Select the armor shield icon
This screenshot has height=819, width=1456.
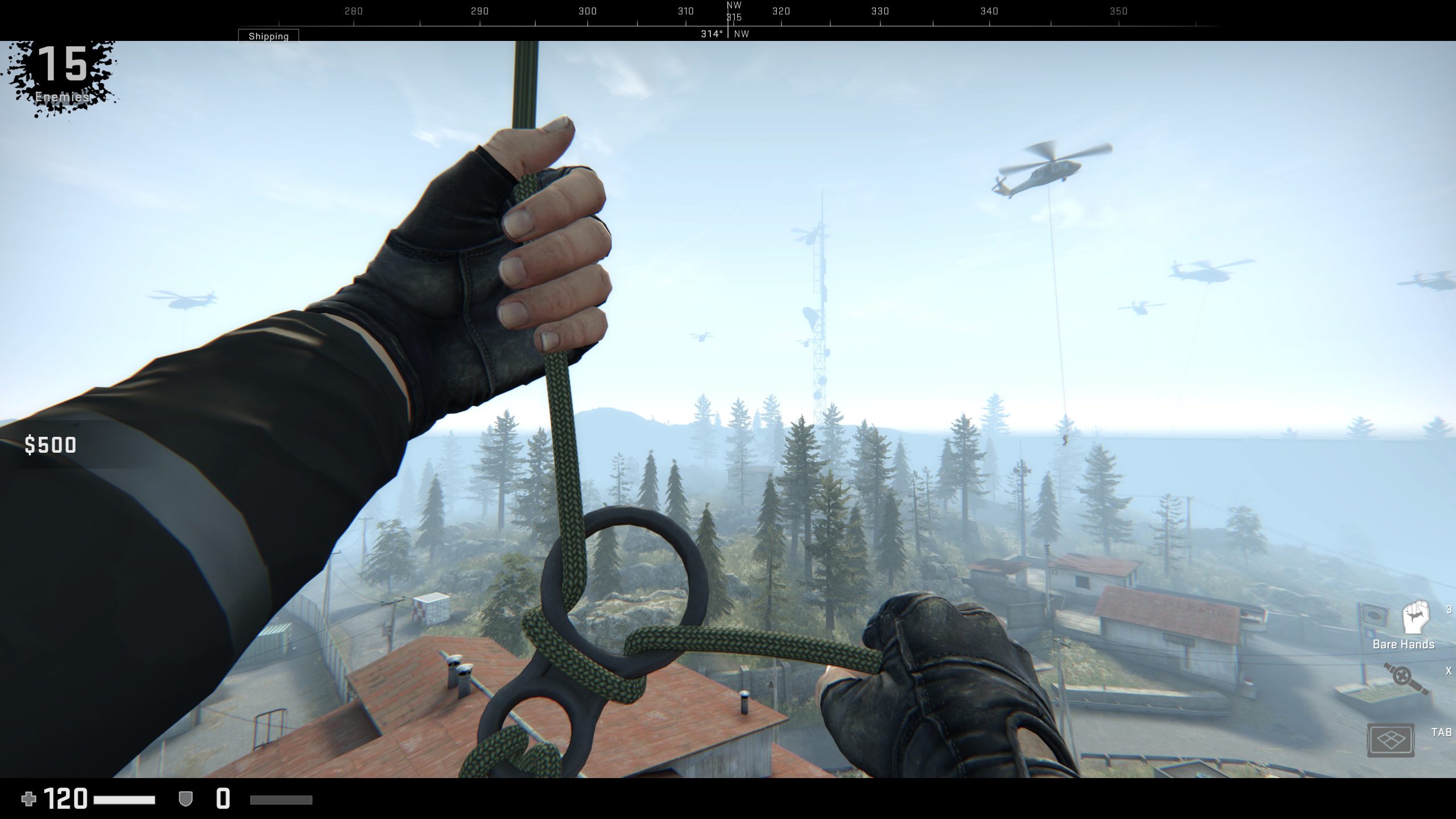[185, 799]
